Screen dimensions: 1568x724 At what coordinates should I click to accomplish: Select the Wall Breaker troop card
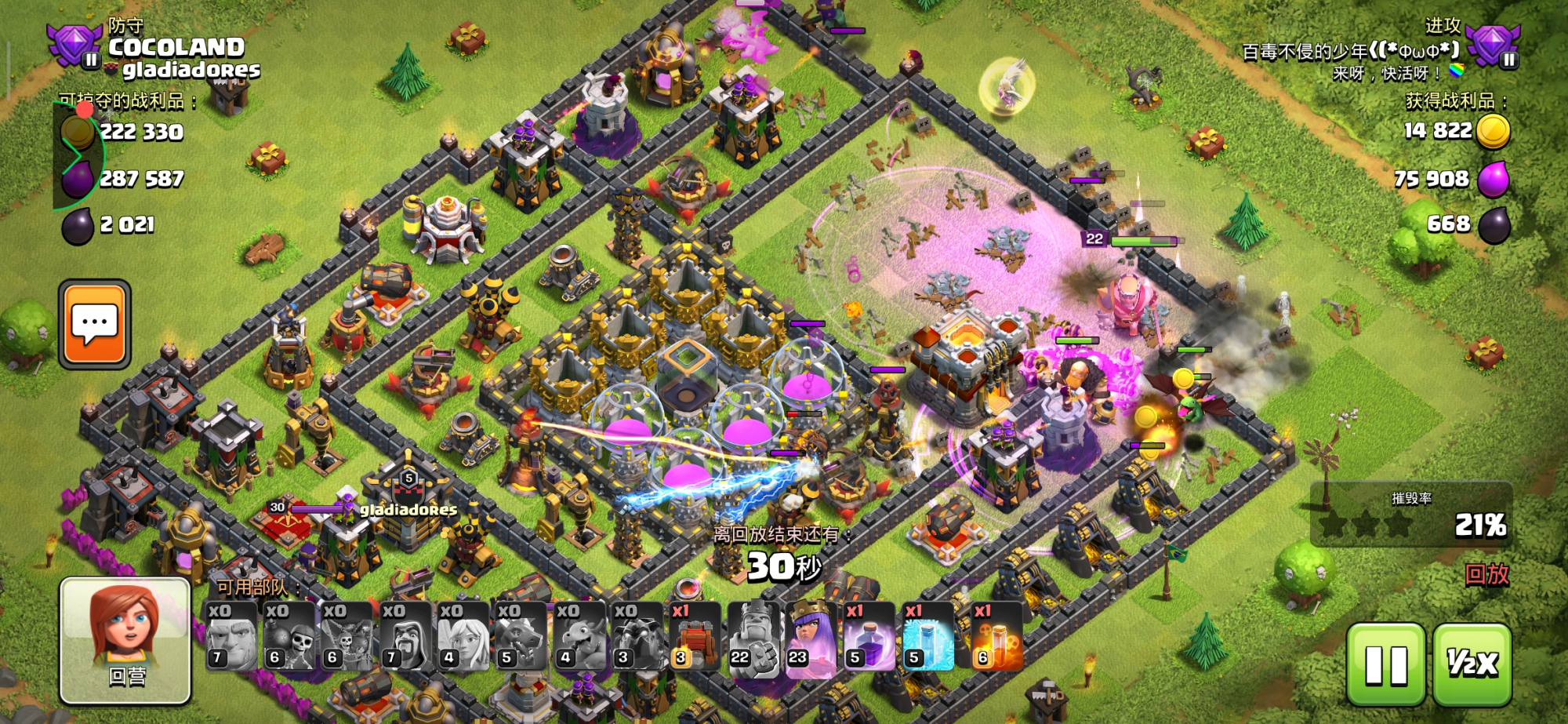(289, 636)
